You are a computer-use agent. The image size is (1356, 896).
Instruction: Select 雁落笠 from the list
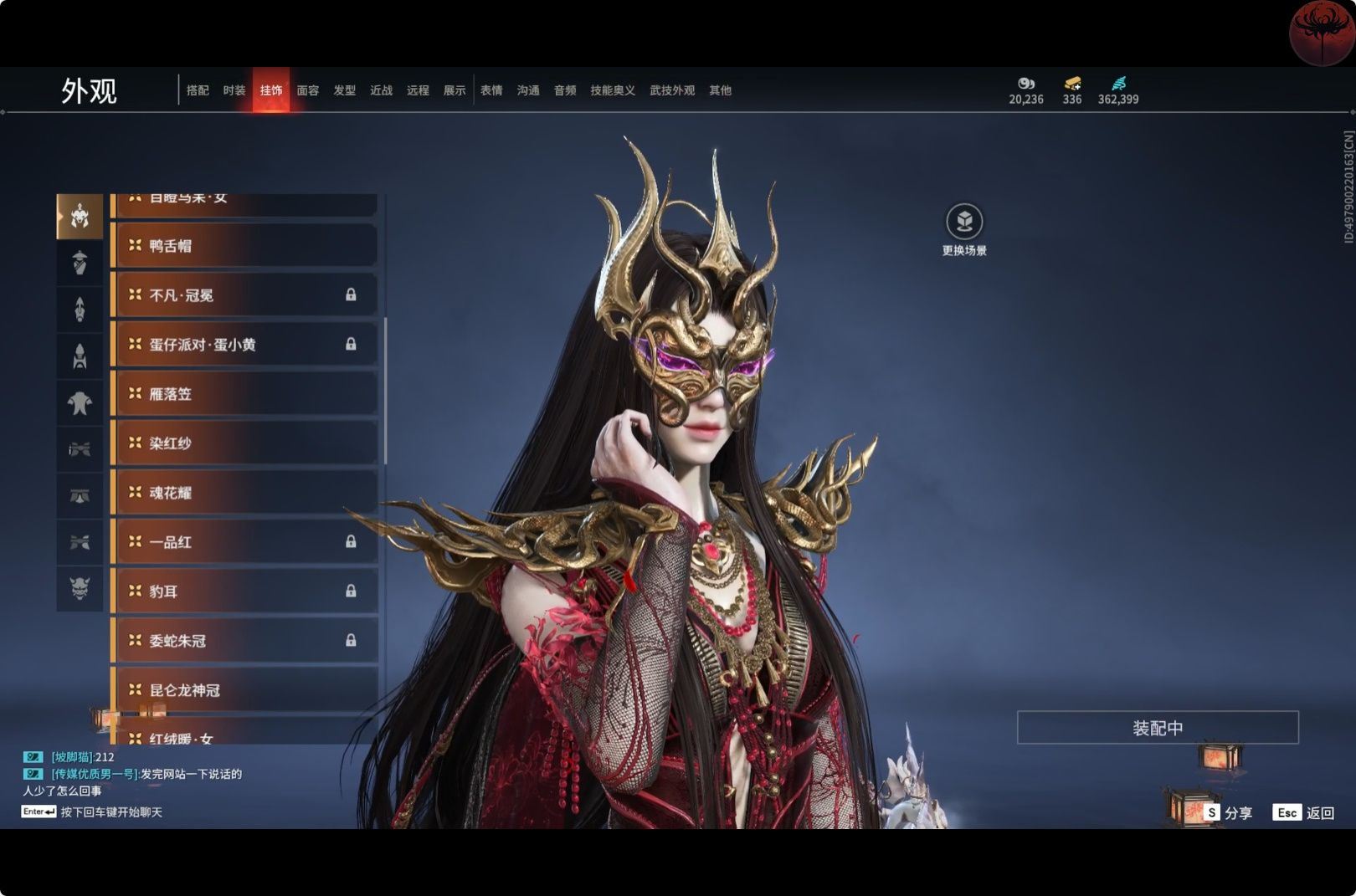[x=244, y=394]
